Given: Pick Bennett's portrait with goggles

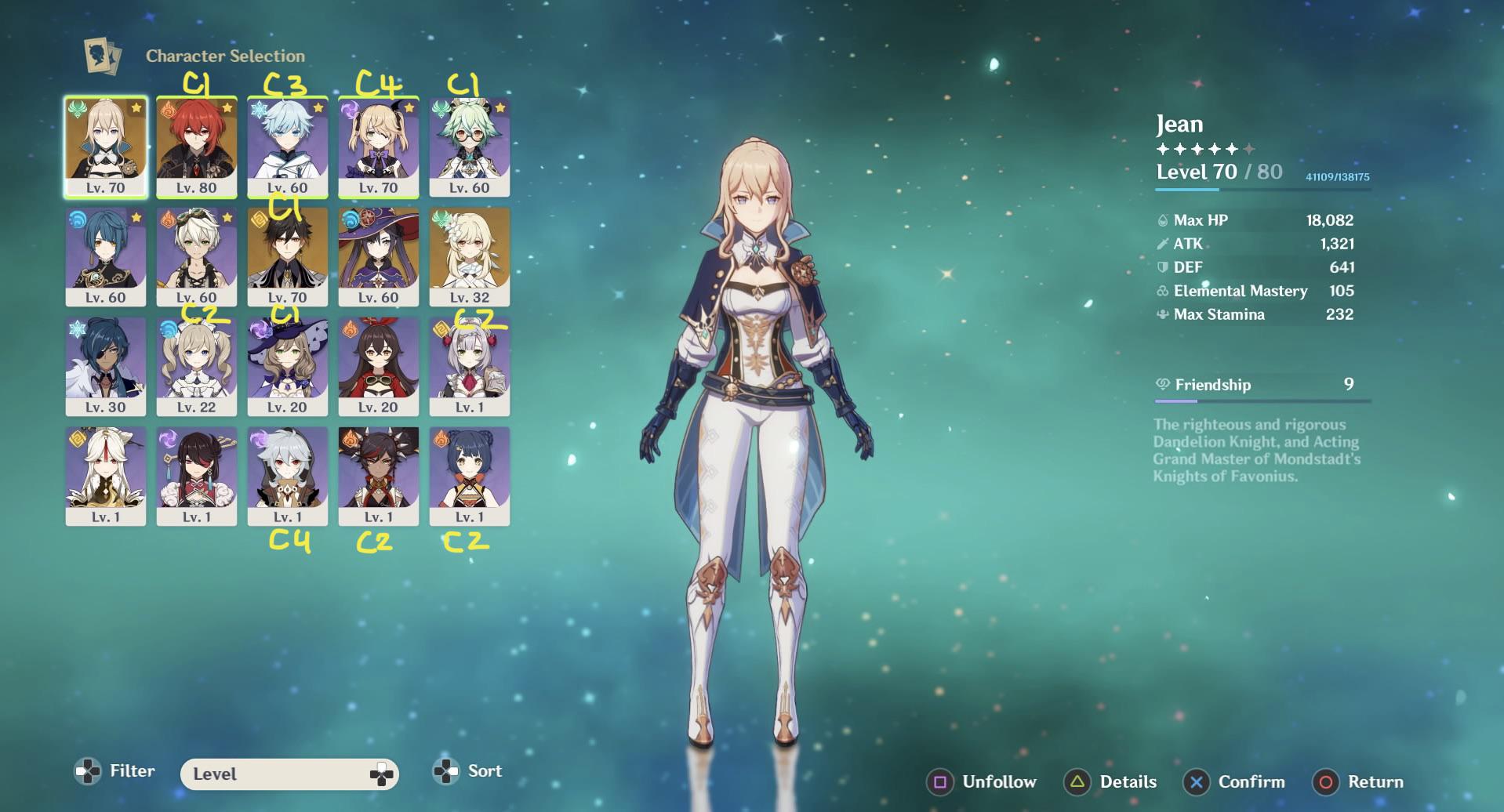Looking at the screenshot, I should pyautogui.click(x=196, y=256).
